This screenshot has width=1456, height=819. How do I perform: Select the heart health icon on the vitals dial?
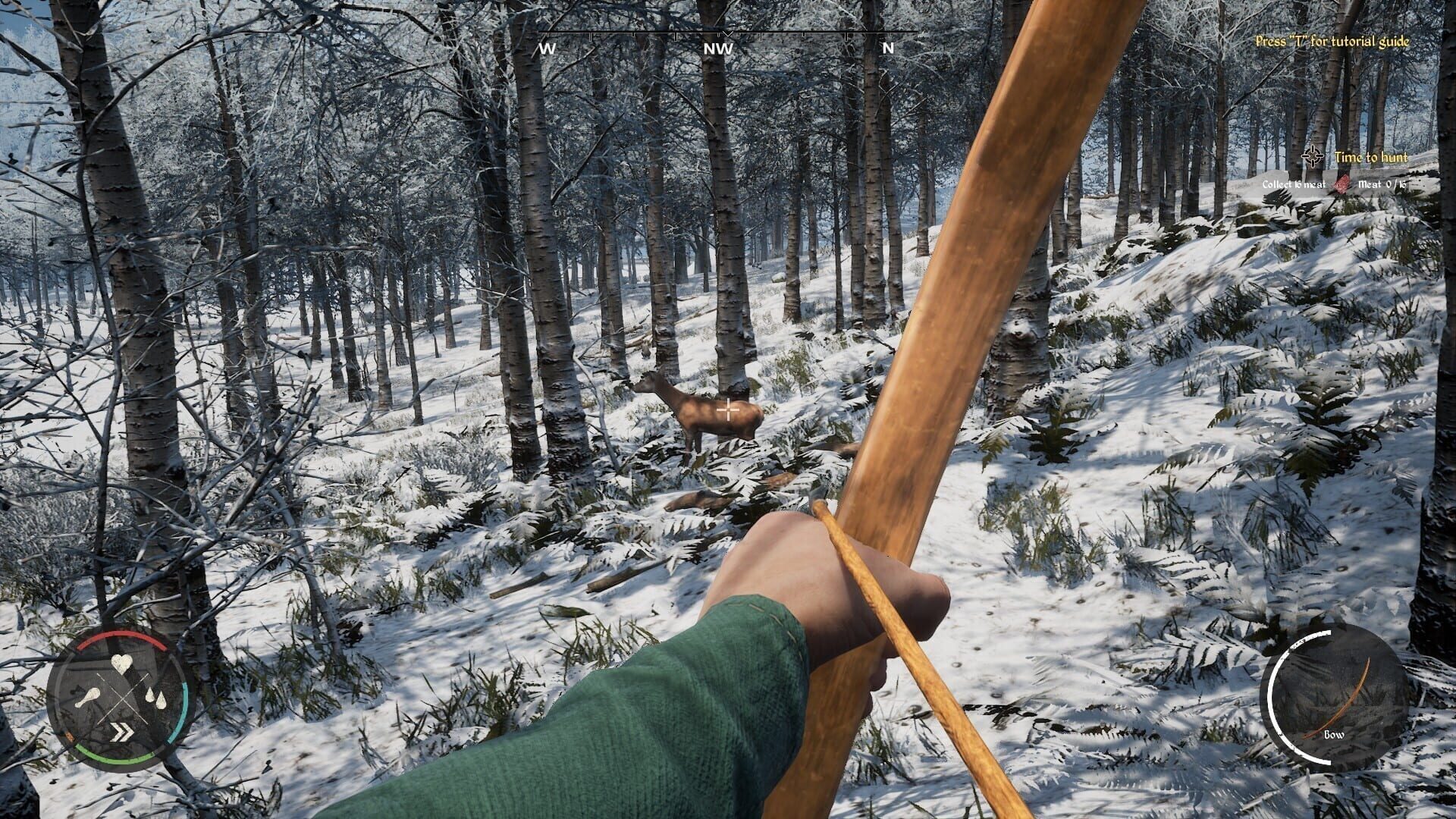click(121, 665)
